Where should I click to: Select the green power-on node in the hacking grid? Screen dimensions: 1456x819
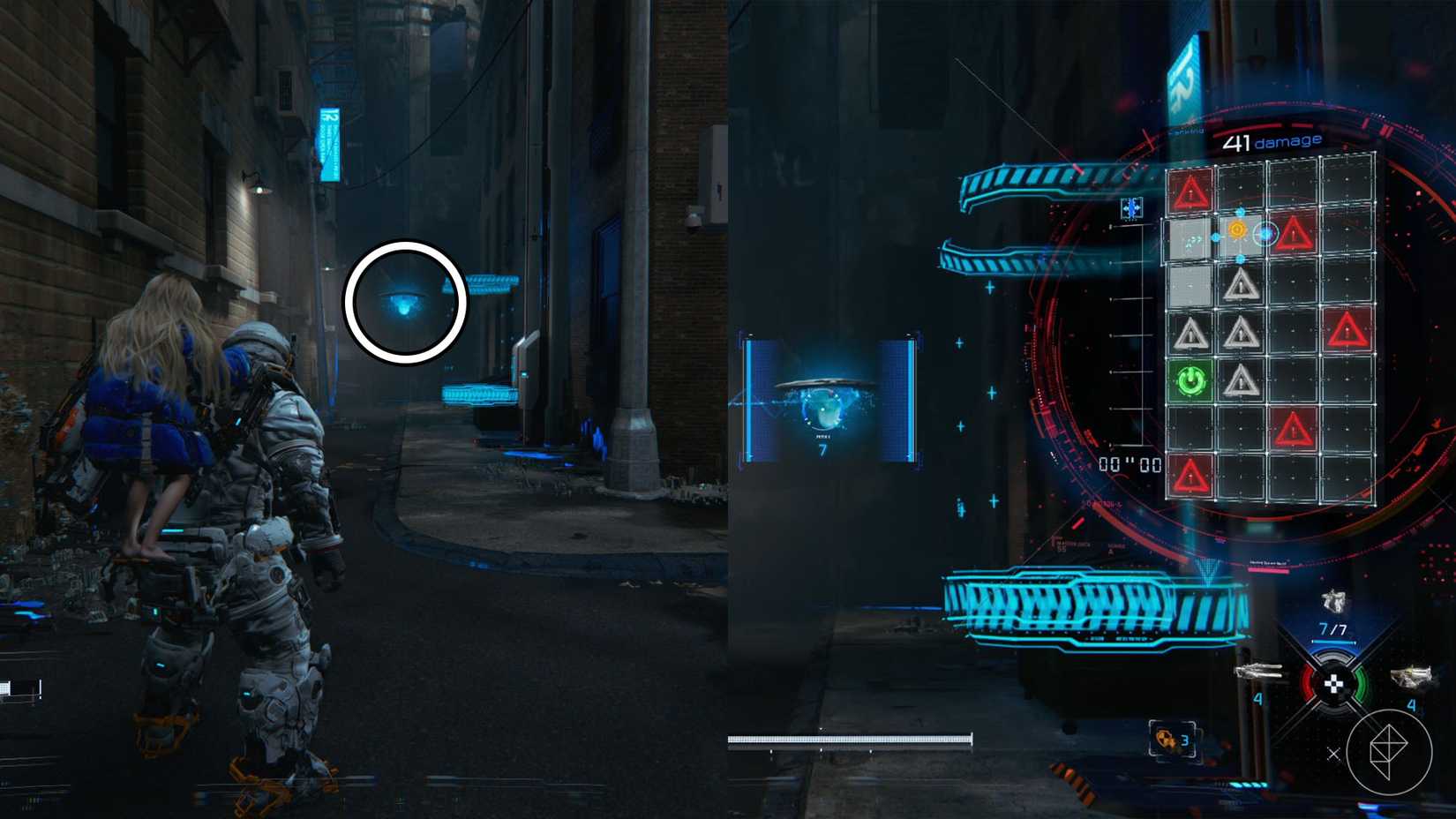[x=1190, y=379]
